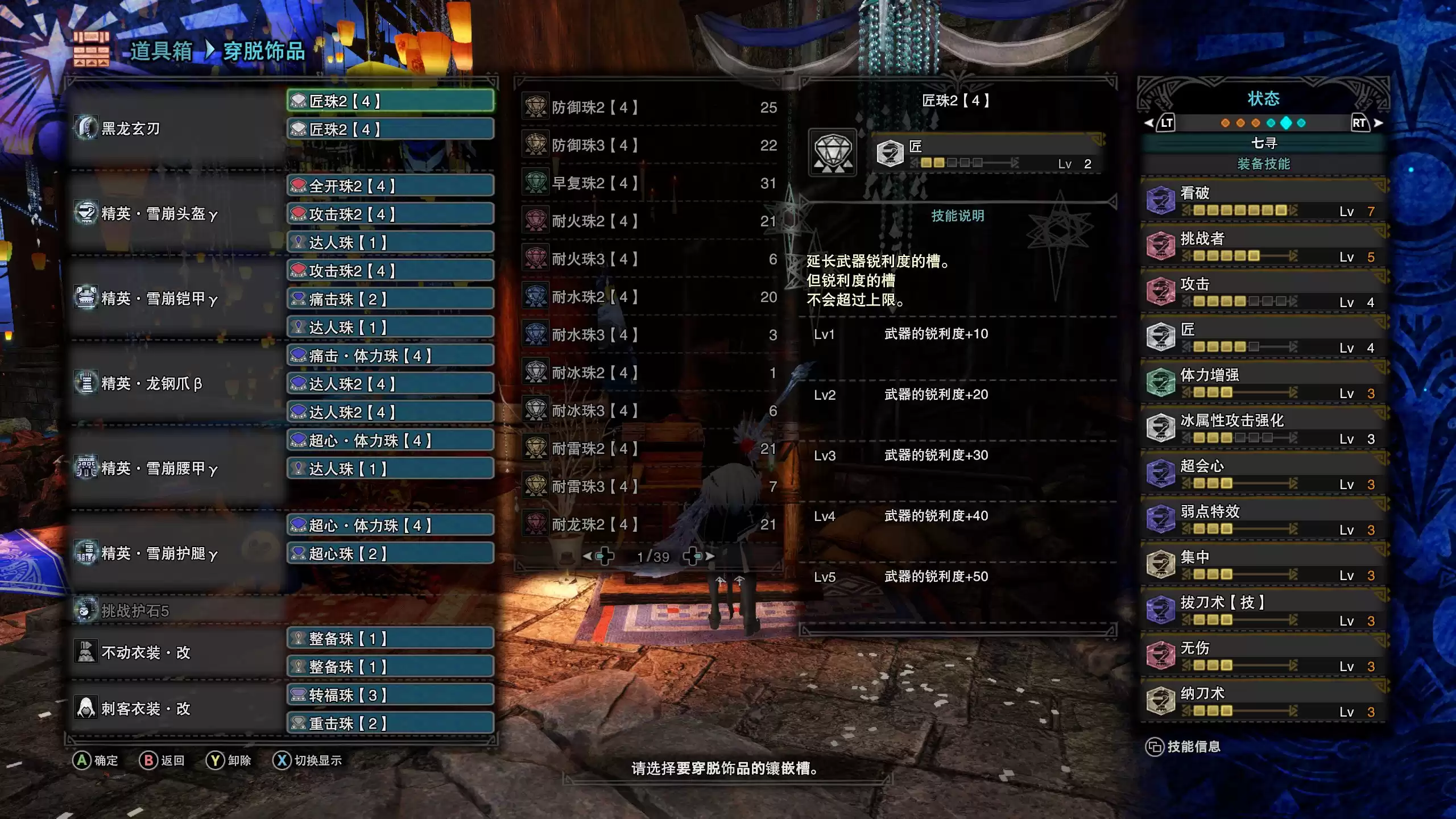Pick 防御珠2【4】 from the decoration list
The width and height of the screenshot is (1456, 819).
pyautogui.click(x=648, y=107)
